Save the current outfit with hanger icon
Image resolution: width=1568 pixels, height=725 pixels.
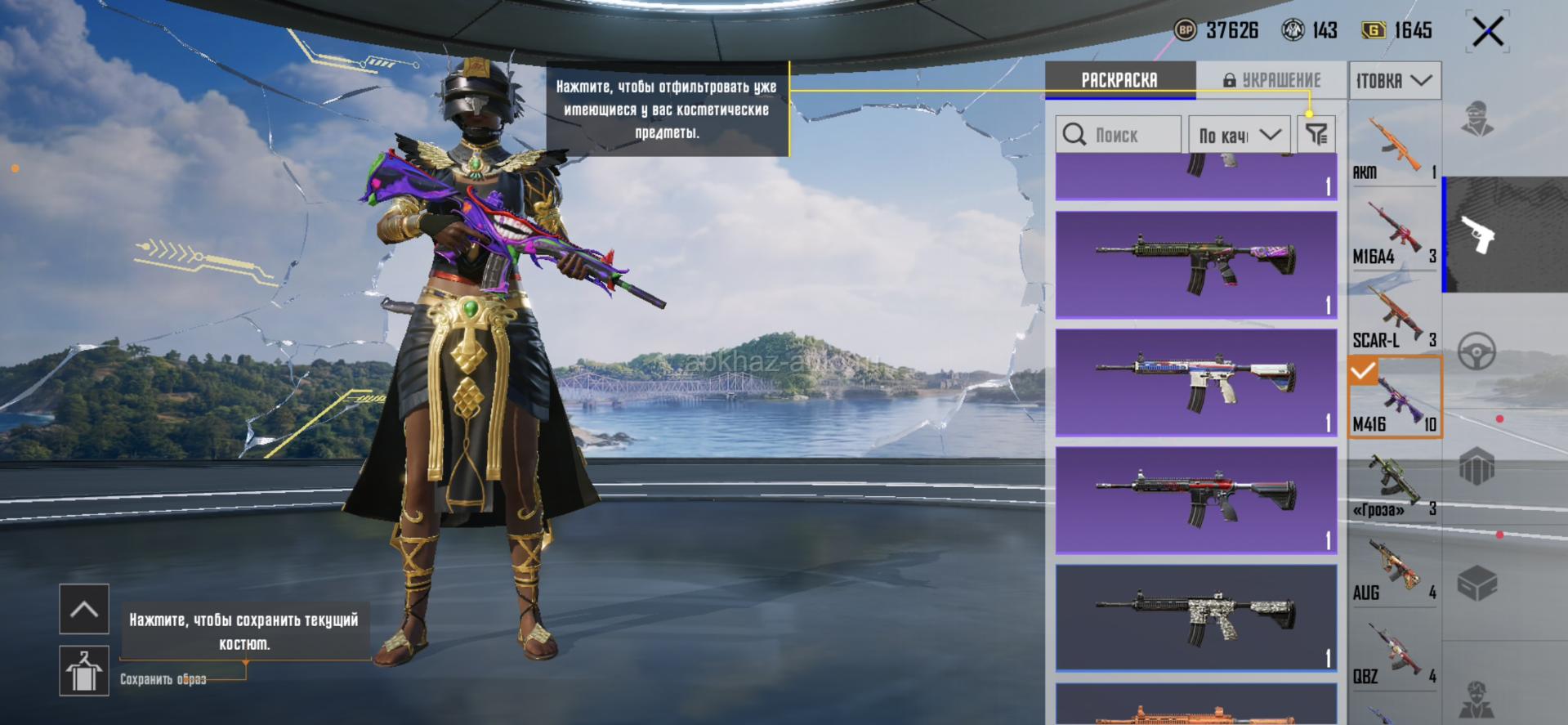83,671
